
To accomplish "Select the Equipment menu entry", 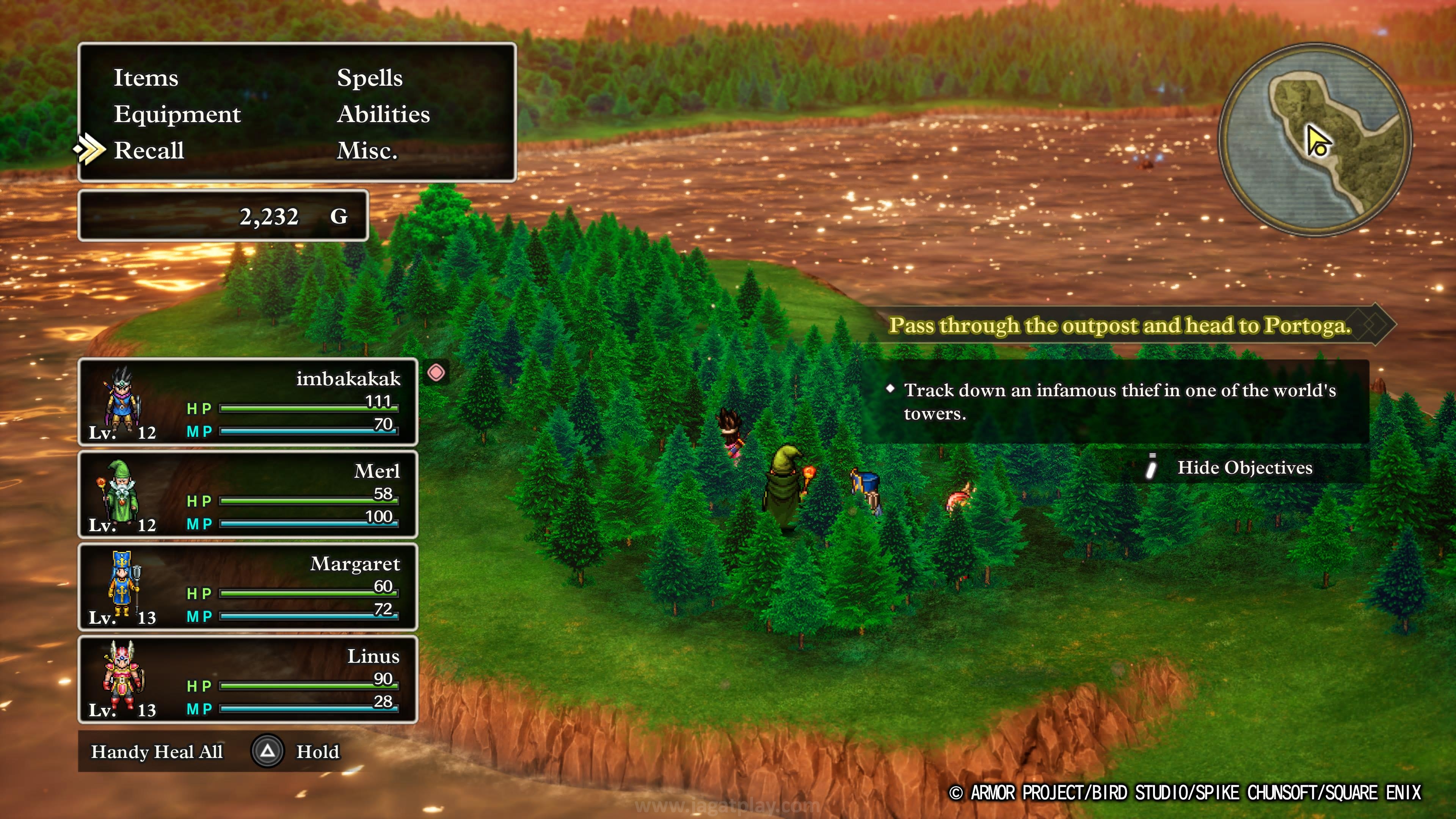I will 177,114.
